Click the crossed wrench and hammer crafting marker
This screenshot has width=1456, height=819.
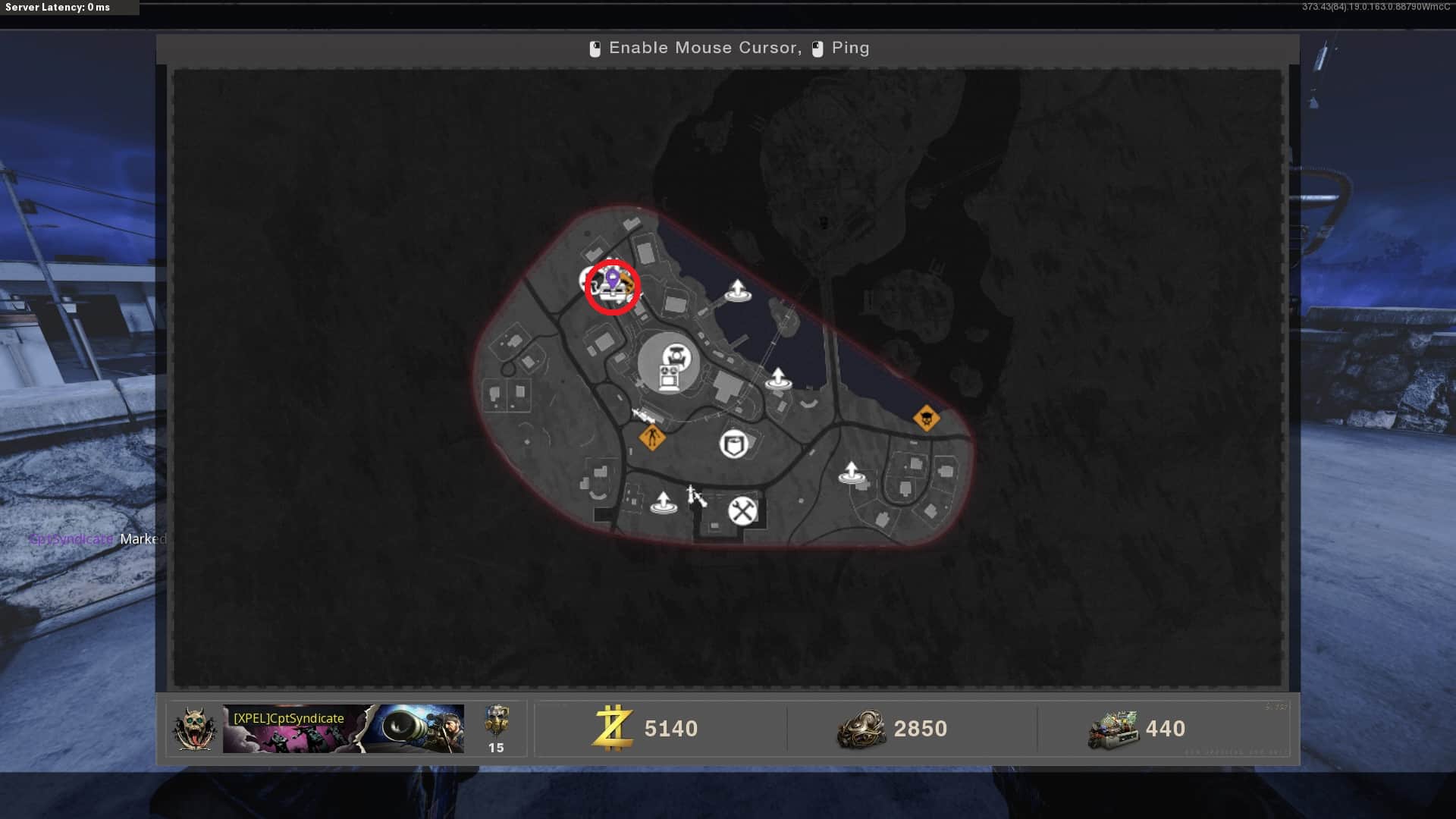click(x=742, y=510)
